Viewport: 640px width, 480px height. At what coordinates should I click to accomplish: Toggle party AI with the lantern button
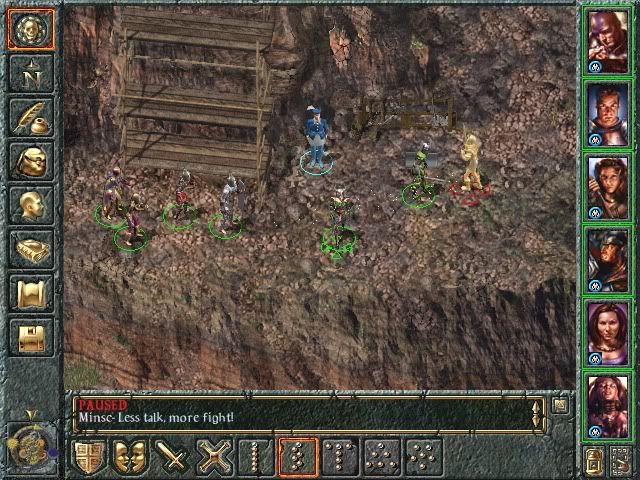593,461
